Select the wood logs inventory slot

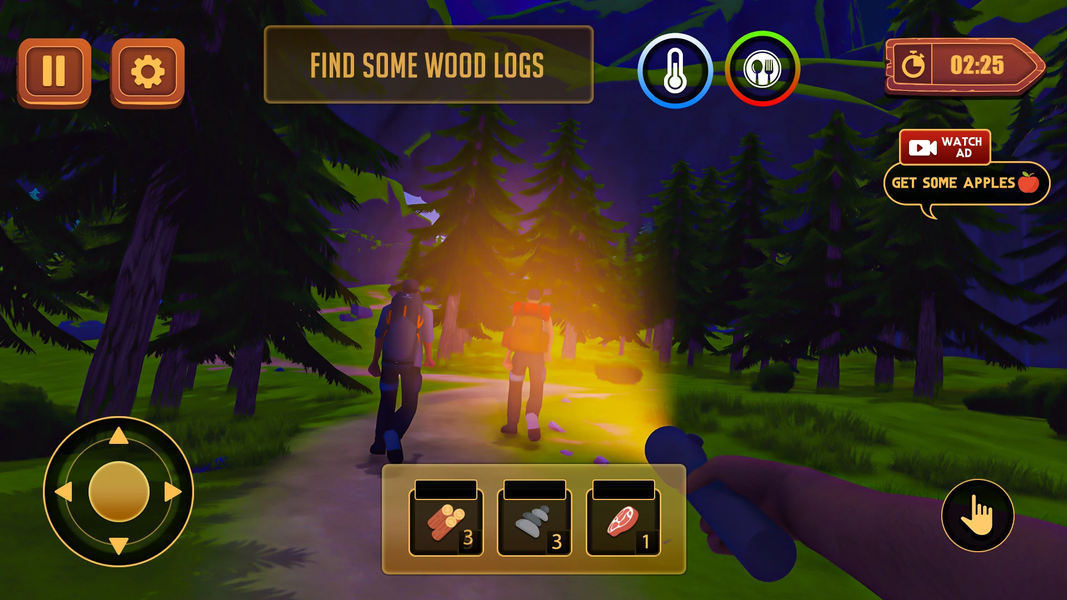446,522
